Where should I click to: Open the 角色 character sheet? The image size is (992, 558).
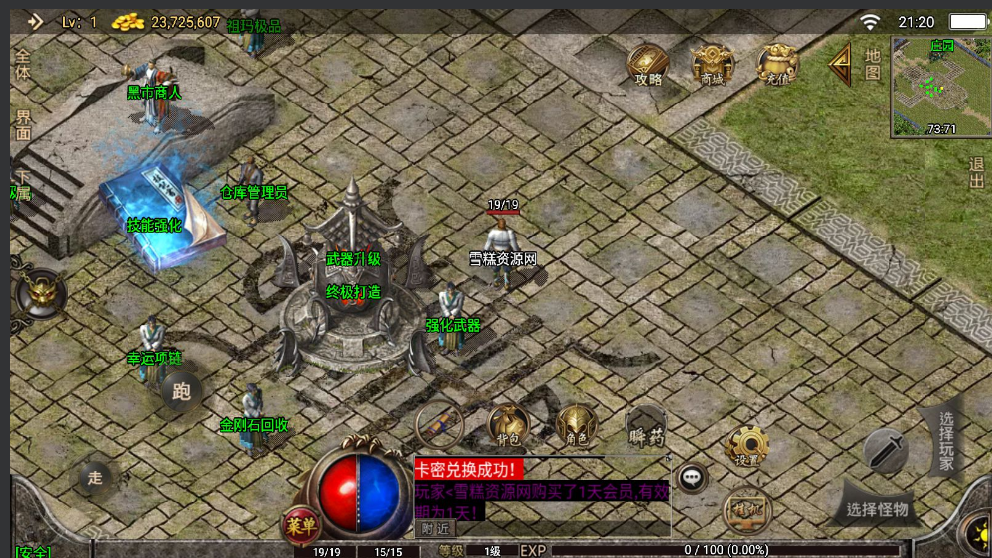point(576,425)
